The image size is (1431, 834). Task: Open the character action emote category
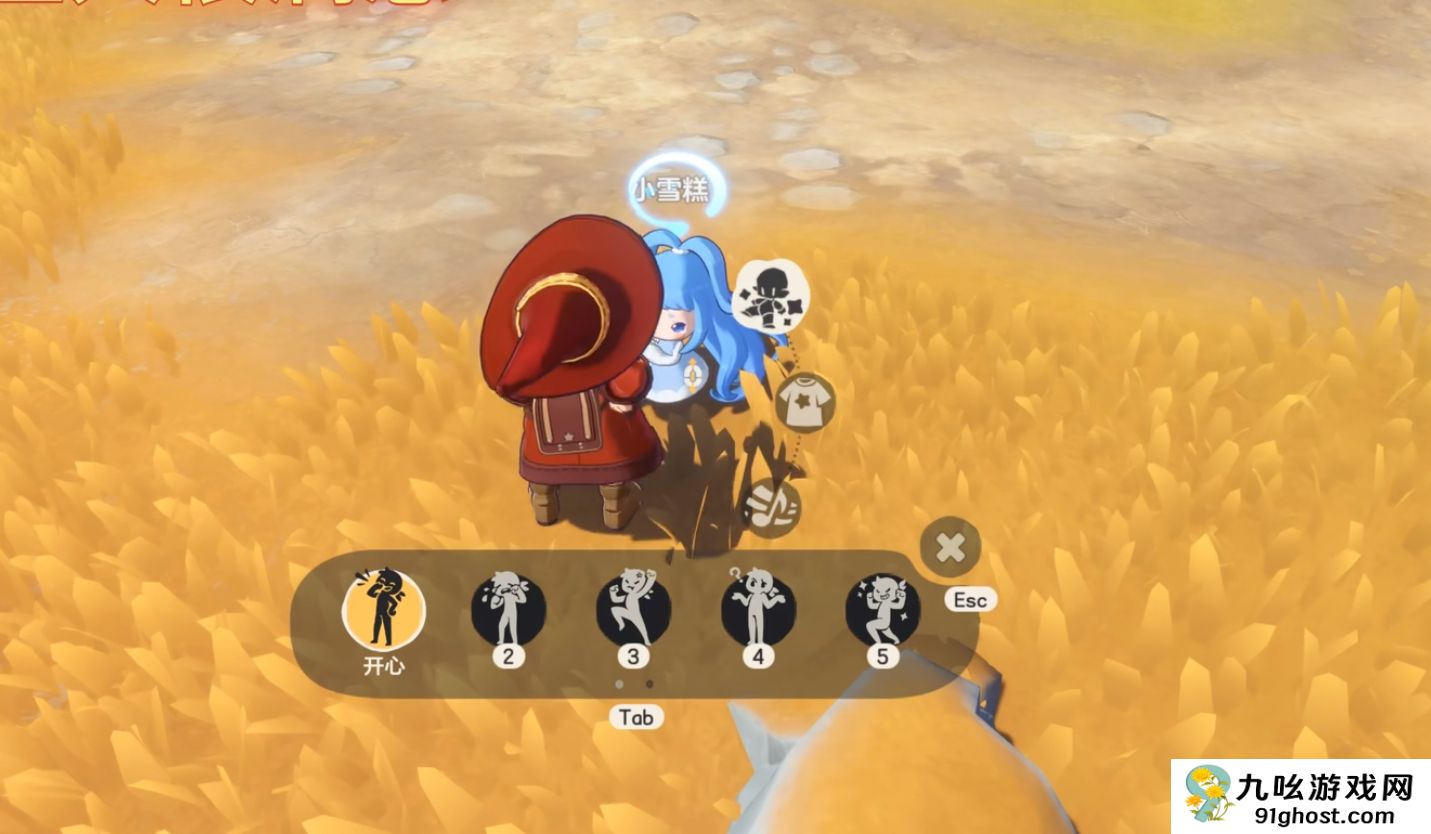[x=770, y=295]
